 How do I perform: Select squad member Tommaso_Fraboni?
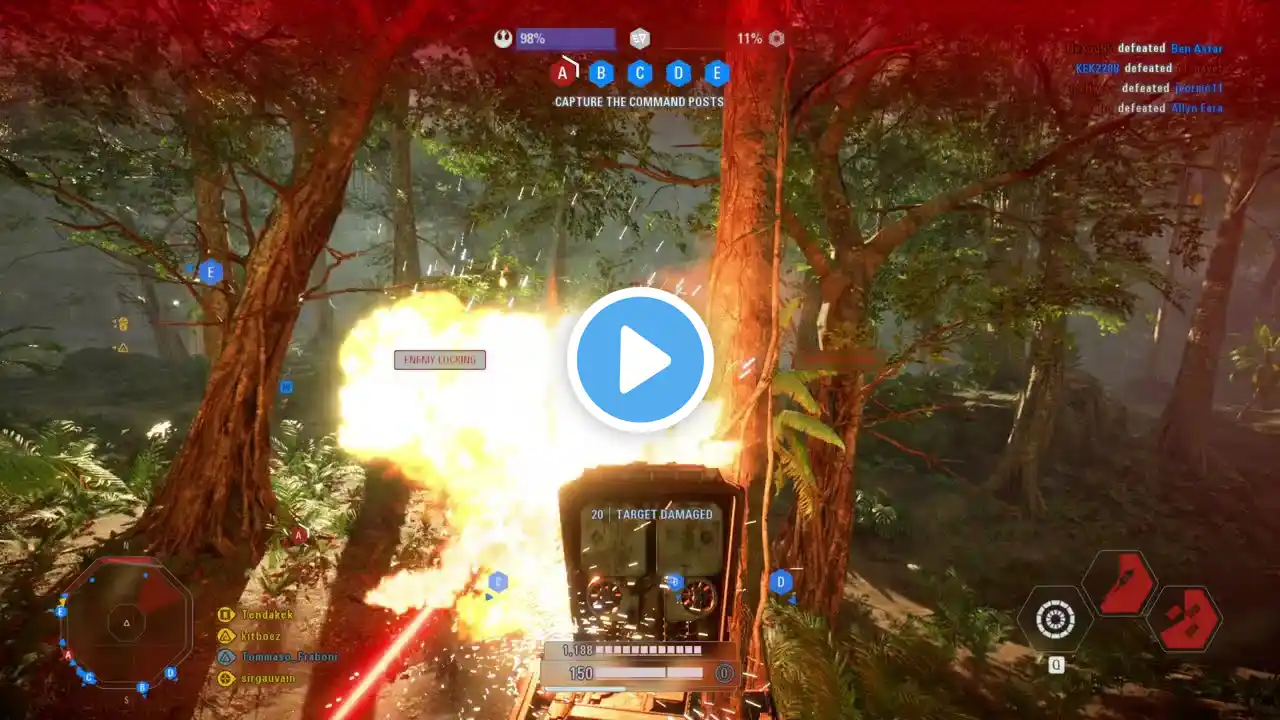[x=274, y=657]
